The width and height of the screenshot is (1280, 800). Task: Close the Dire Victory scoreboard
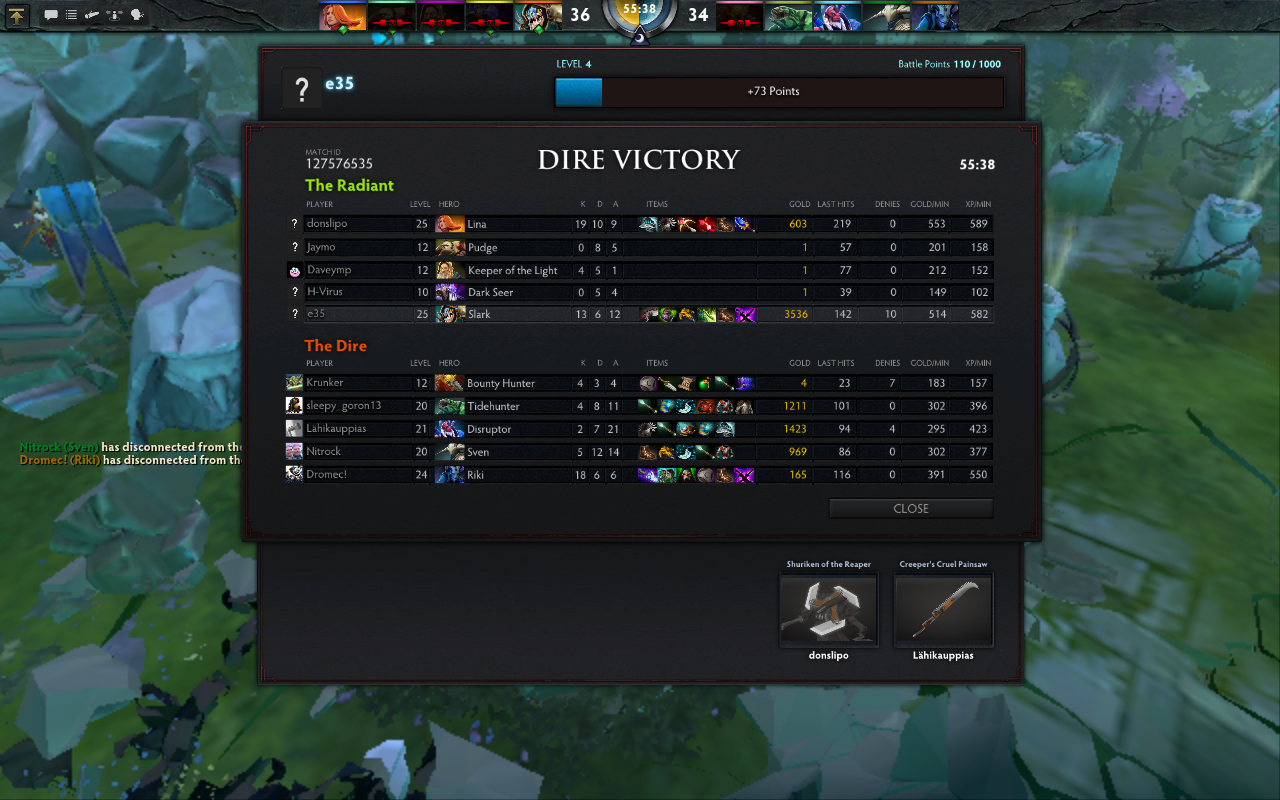[910, 509]
